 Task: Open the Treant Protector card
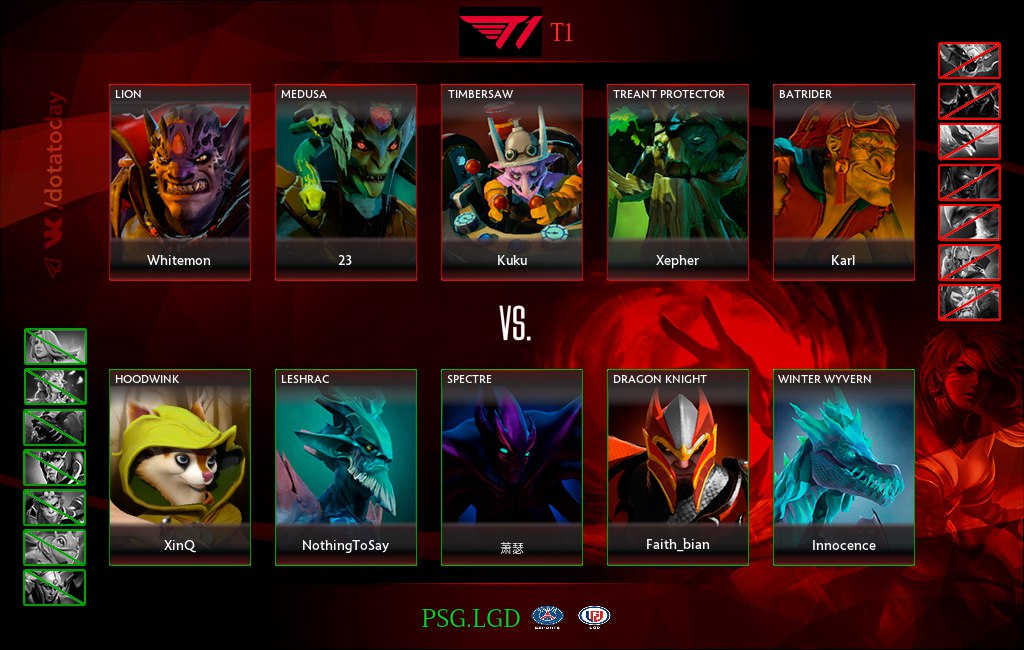click(678, 182)
